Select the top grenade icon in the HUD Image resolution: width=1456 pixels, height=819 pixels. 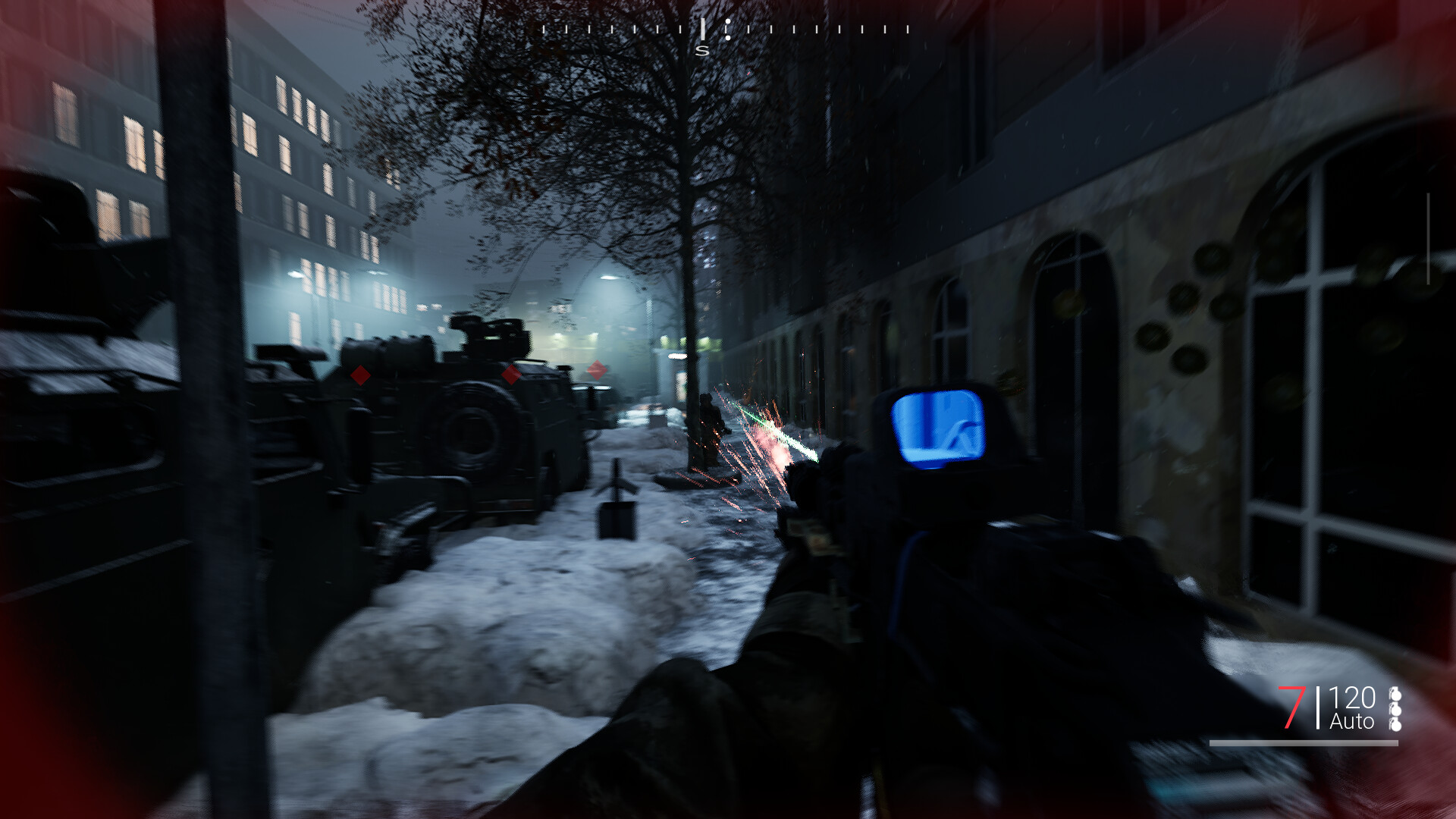coord(1396,694)
